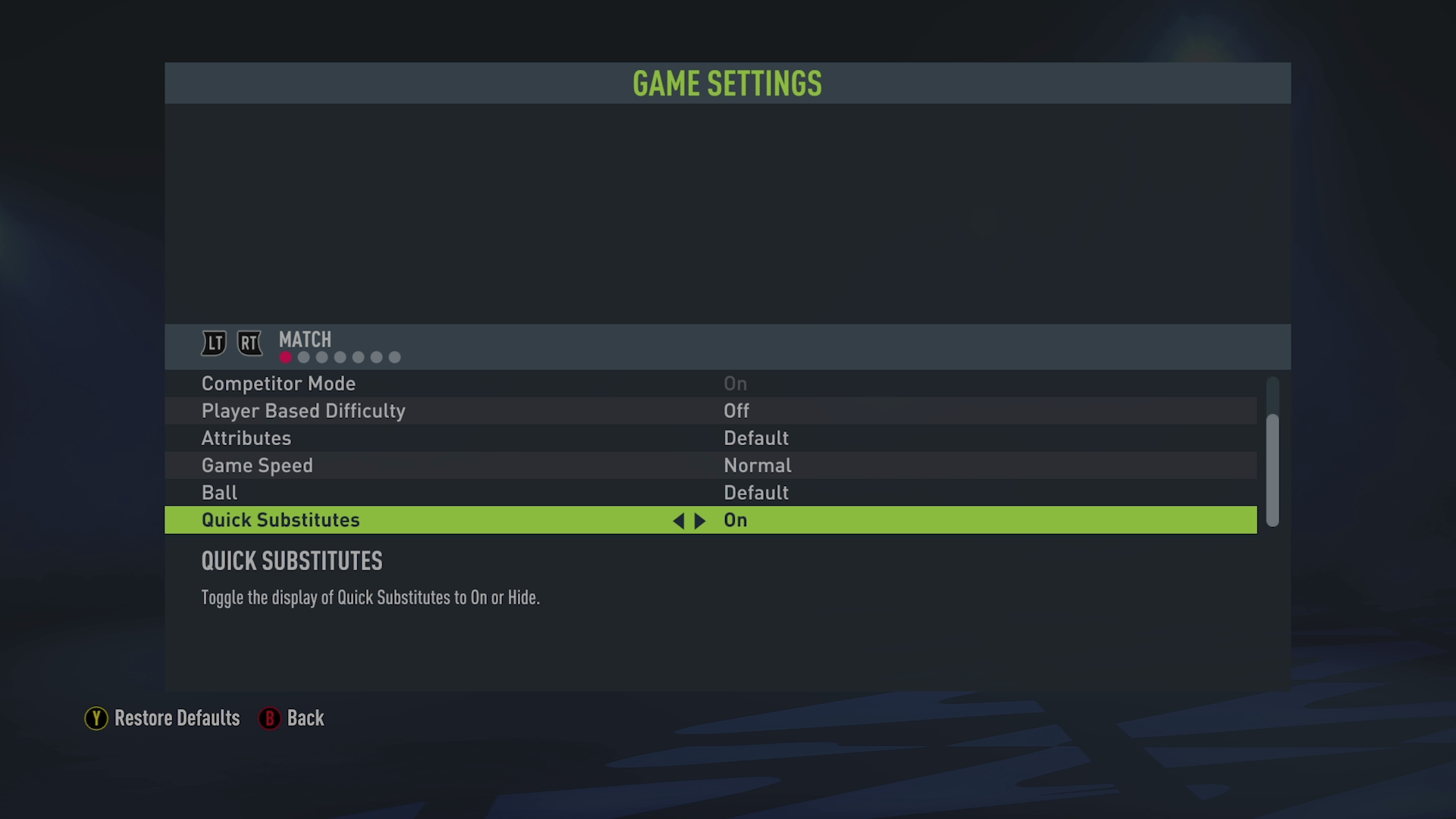Click the RT trigger icon
The width and height of the screenshot is (1456, 819).
249,343
